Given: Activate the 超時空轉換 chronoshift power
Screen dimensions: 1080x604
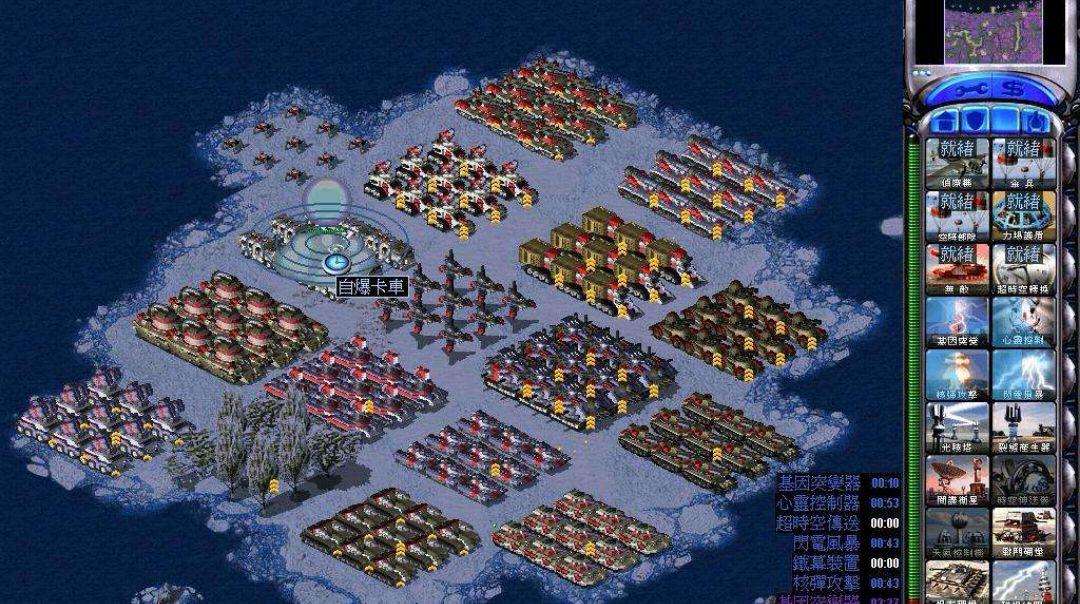Looking at the screenshot, I should [1023, 267].
